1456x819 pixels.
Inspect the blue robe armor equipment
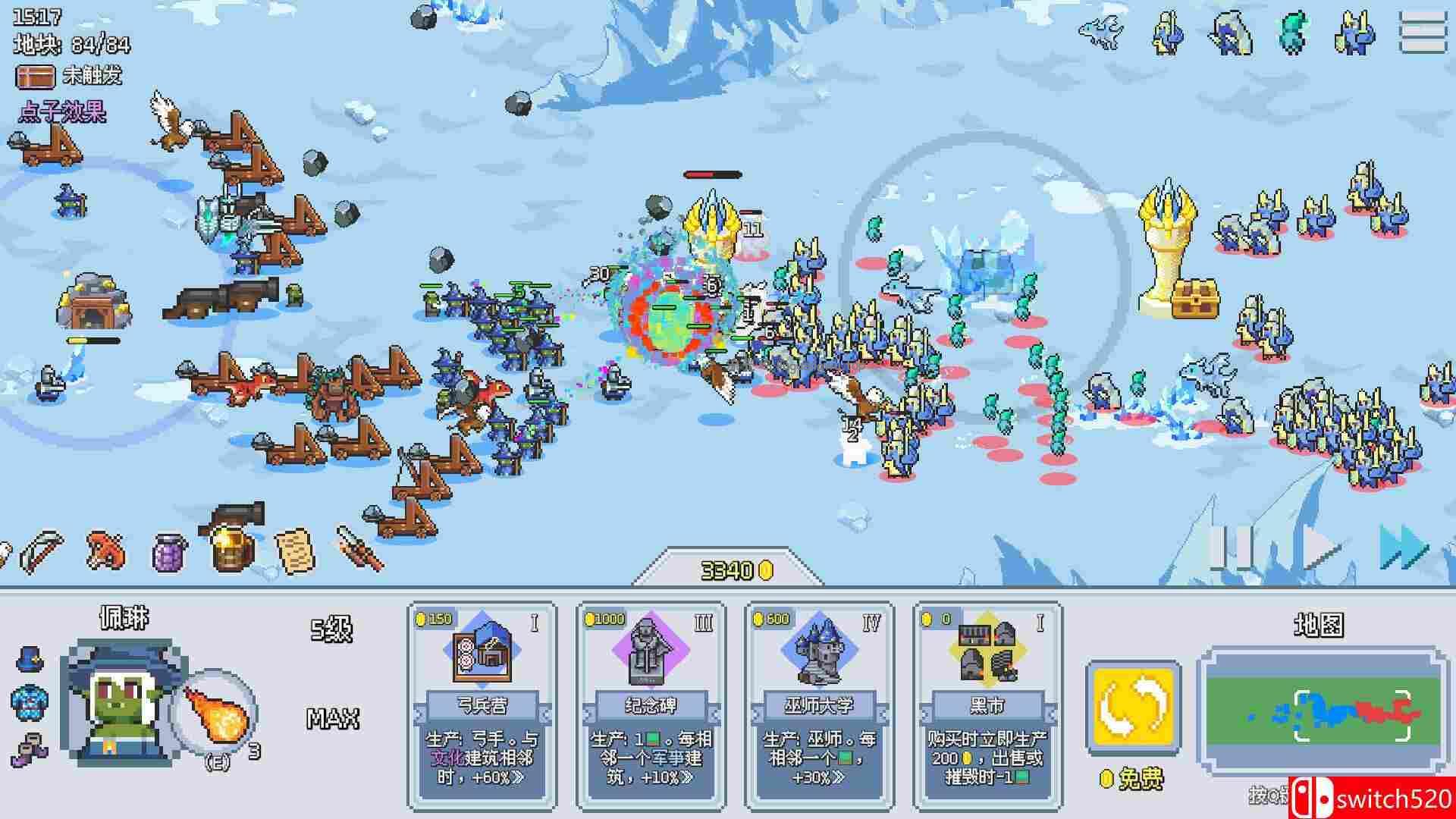click(x=29, y=702)
